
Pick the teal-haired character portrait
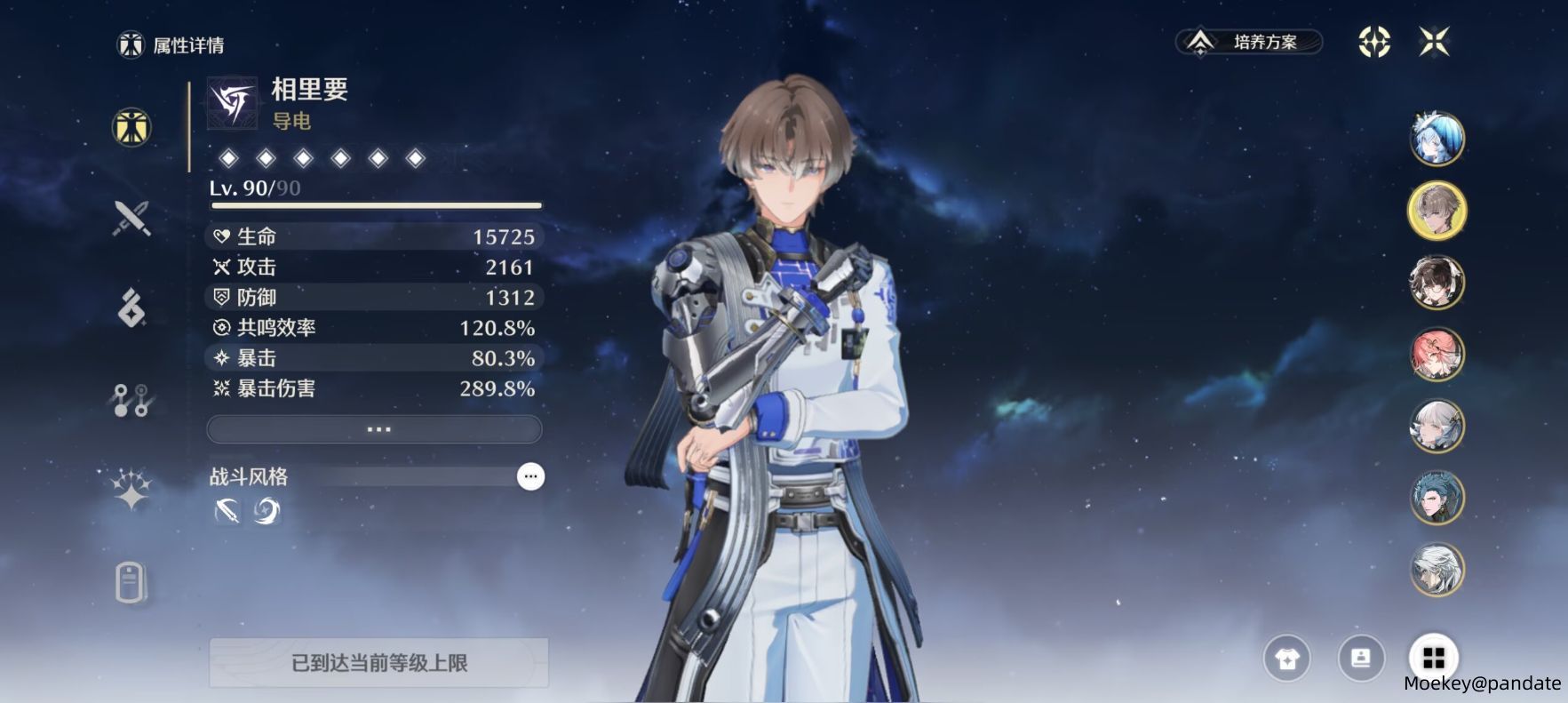pos(1437,498)
